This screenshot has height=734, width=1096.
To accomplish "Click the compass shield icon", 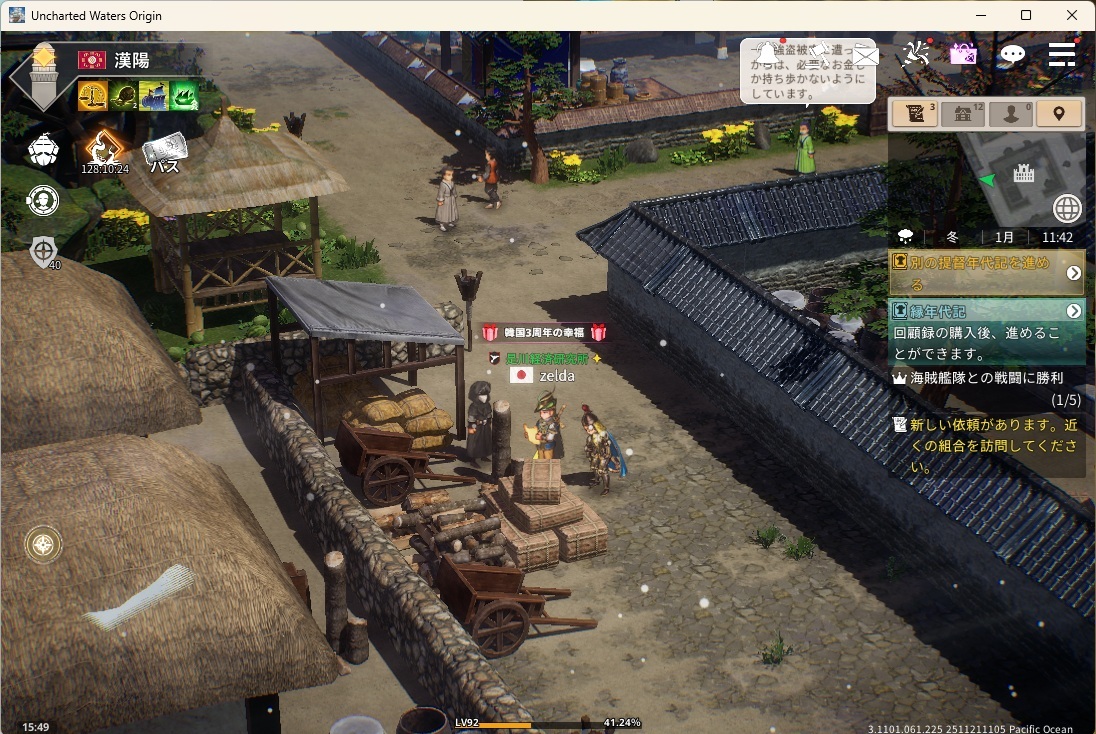I will tap(43, 250).
